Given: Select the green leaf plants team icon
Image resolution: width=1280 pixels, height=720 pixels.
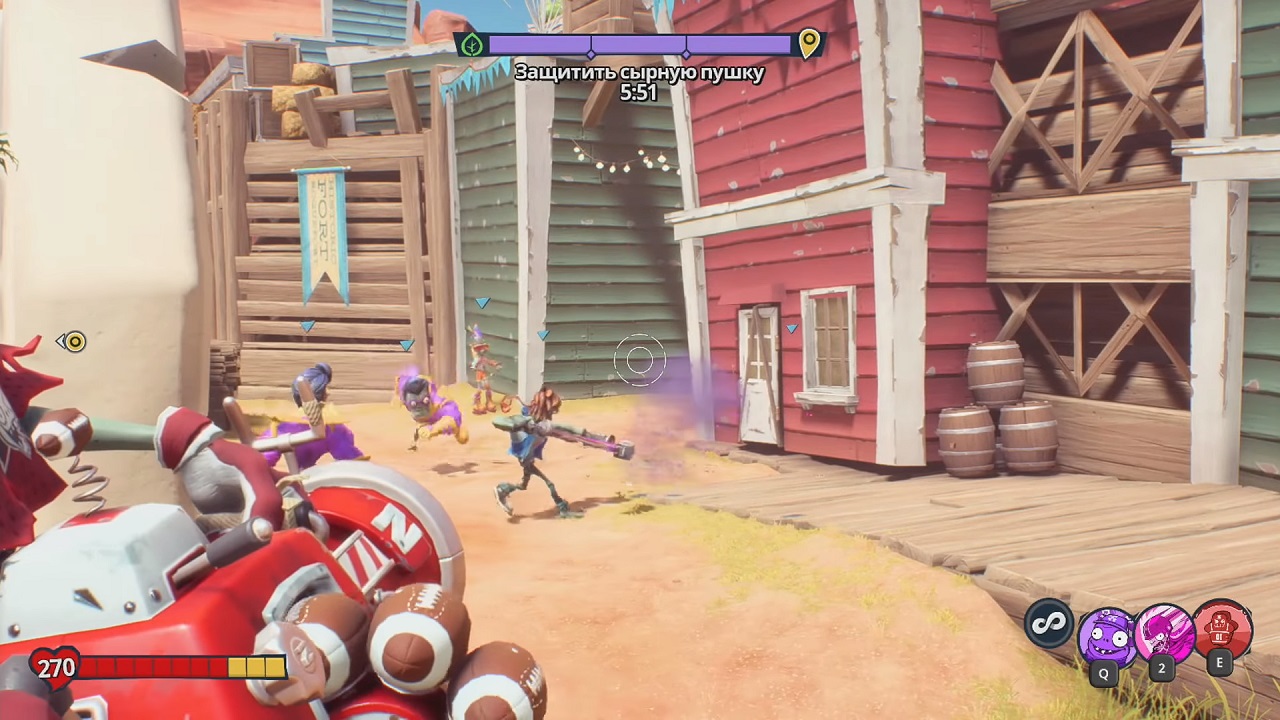Looking at the screenshot, I should tap(472, 44).
